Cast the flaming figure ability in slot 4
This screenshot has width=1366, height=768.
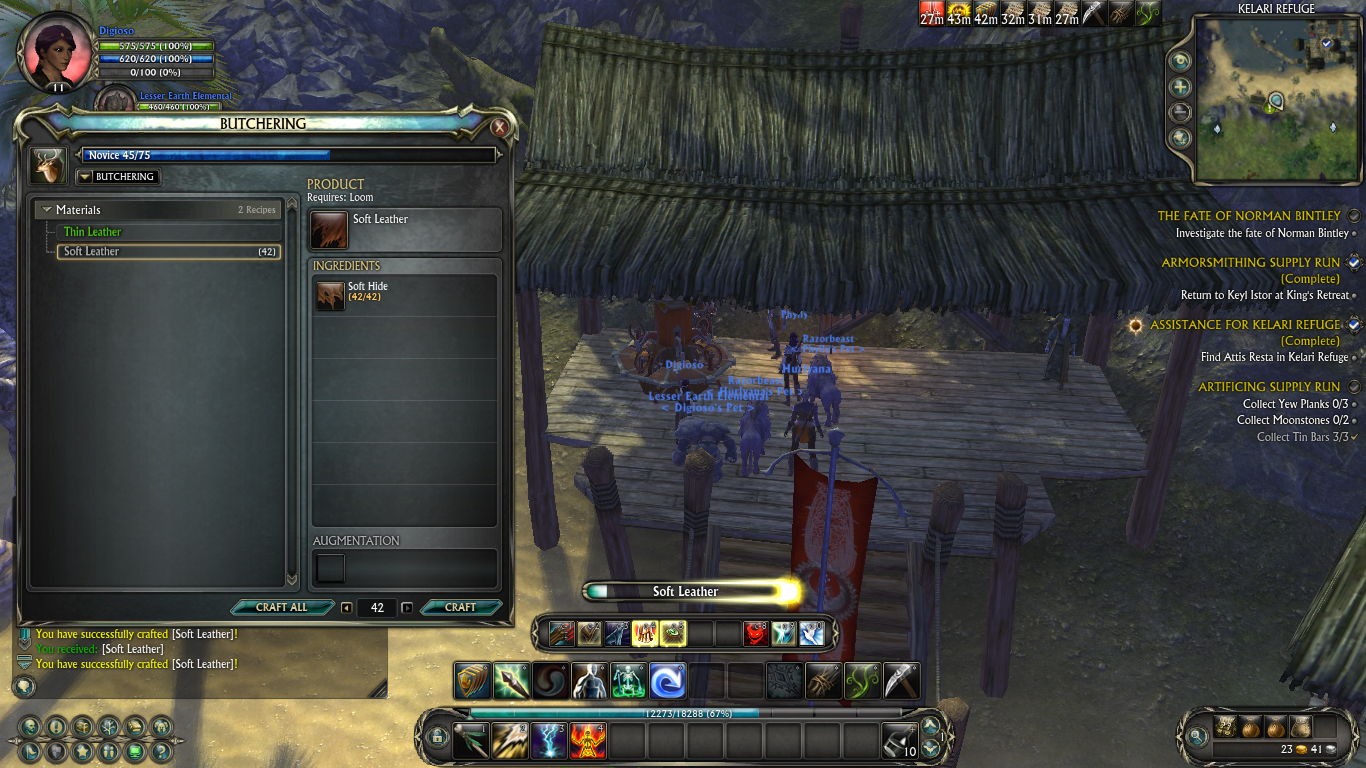(x=588, y=742)
